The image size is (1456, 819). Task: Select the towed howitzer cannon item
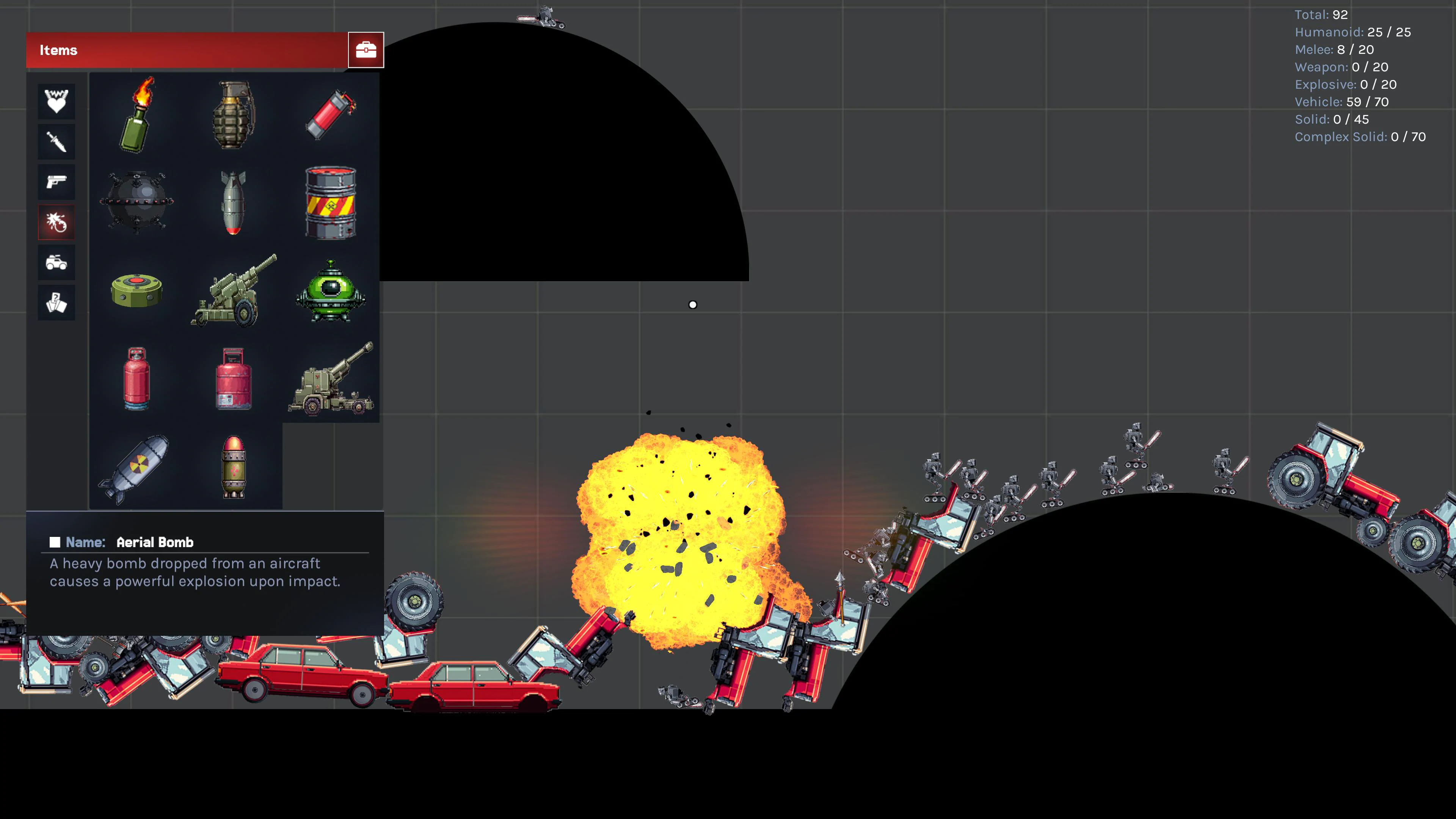[234, 291]
